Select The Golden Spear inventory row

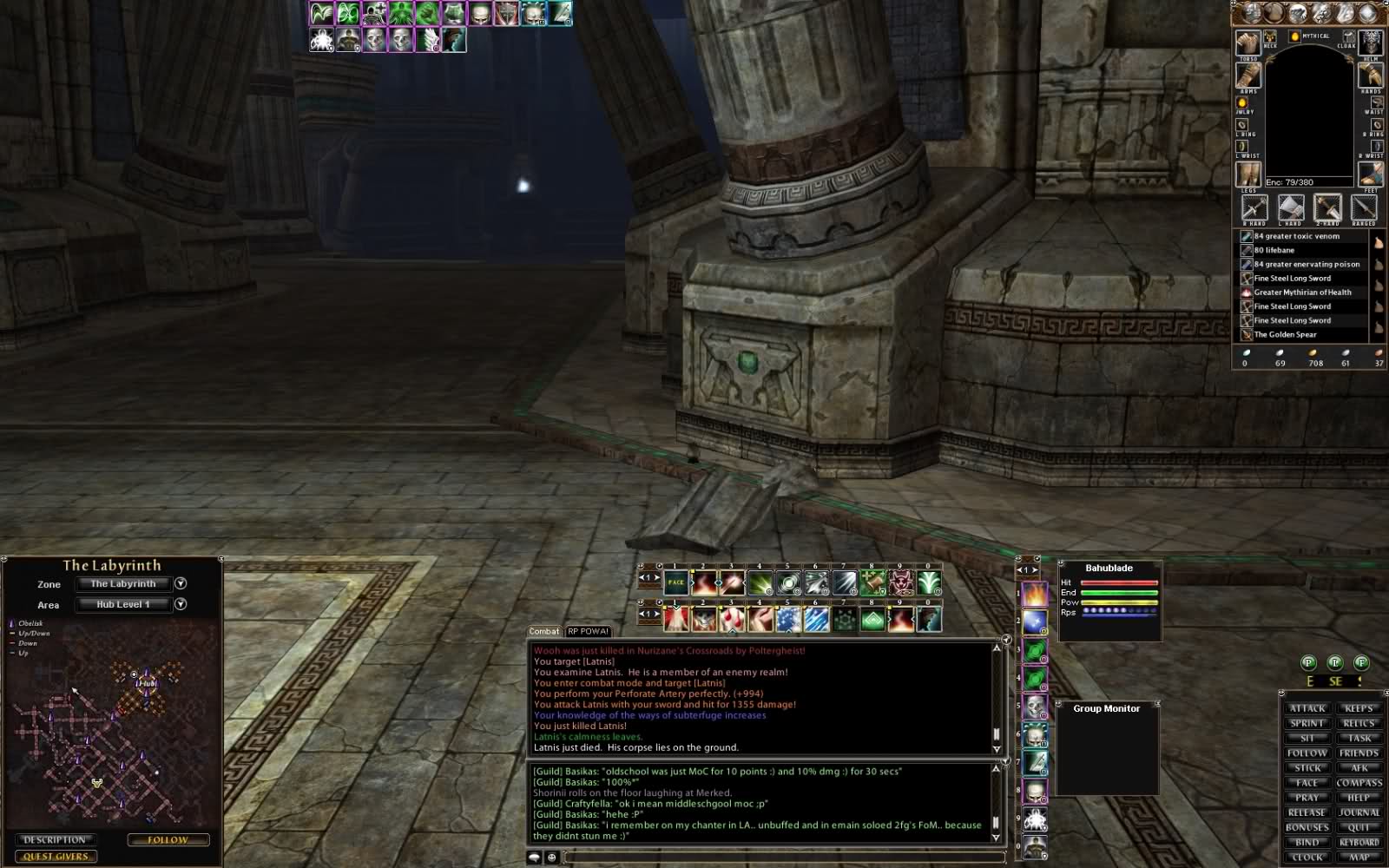1285,334
